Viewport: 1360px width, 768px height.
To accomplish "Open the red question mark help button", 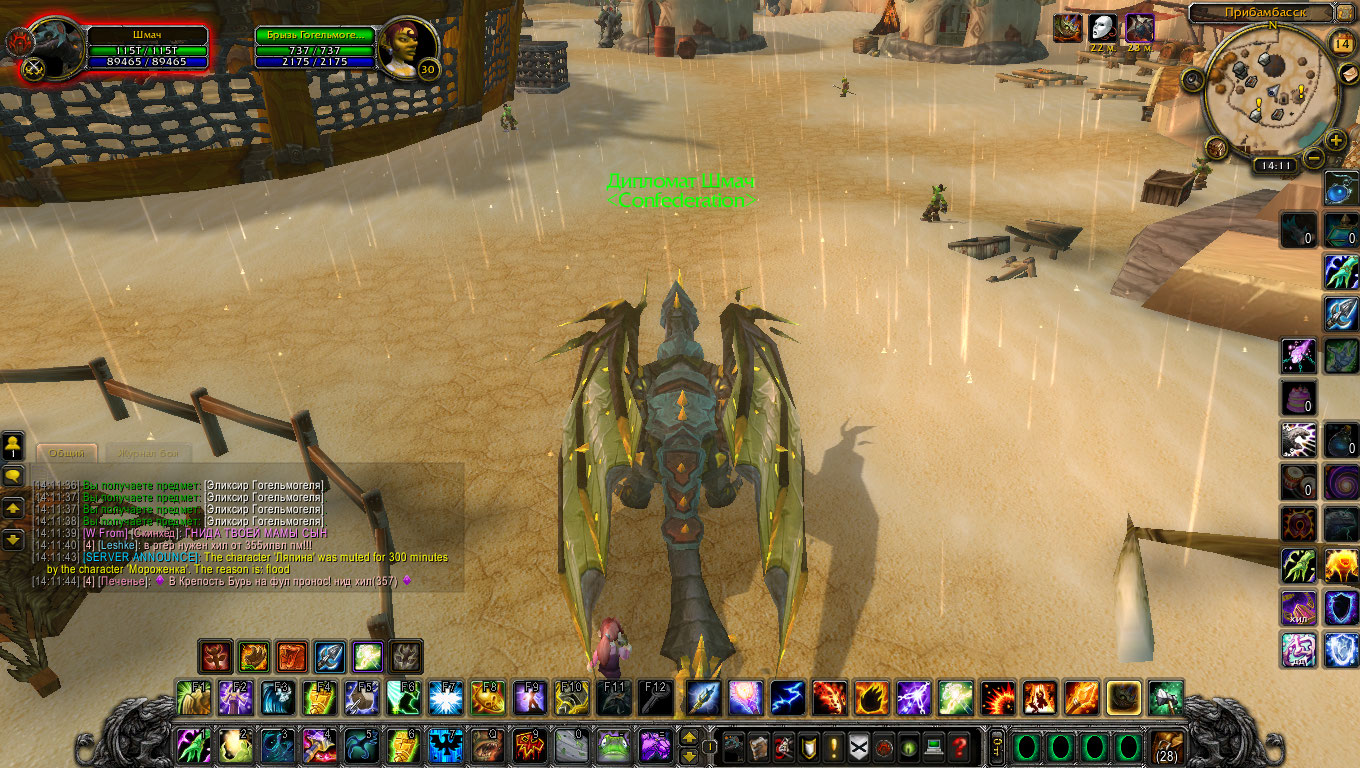I will pyautogui.click(x=958, y=746).
